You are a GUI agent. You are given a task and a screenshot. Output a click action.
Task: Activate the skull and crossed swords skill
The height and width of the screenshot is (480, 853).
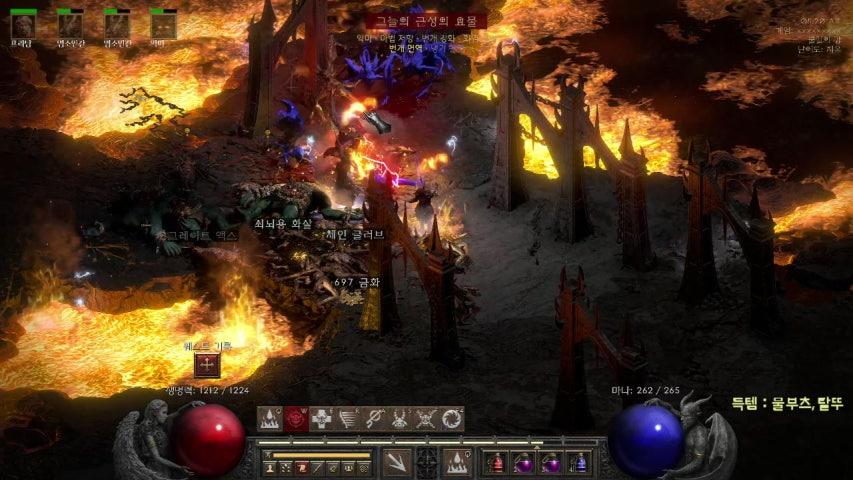tap(426, 420)
